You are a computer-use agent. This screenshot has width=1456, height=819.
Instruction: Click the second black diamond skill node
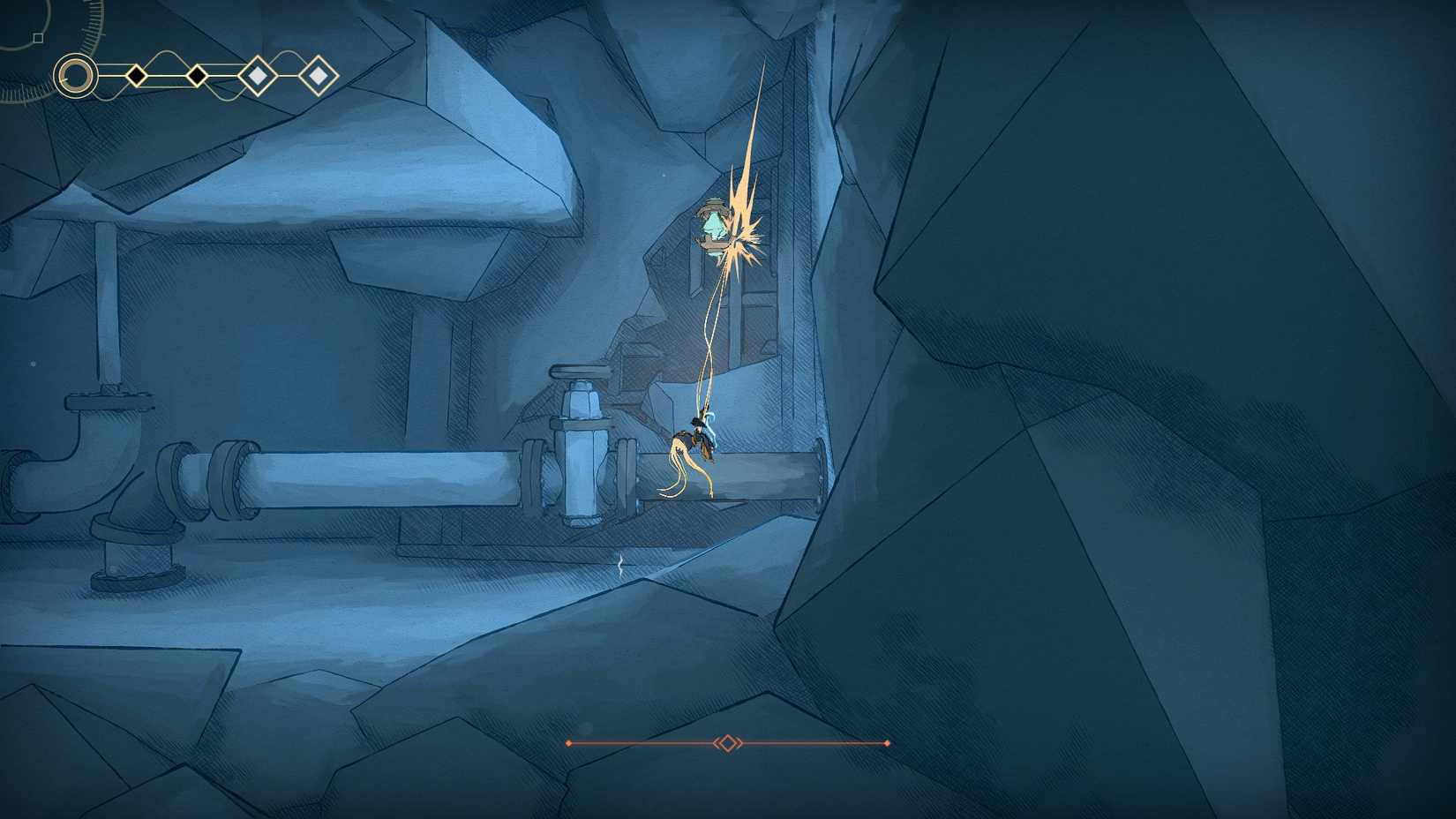tap(197, 77)
